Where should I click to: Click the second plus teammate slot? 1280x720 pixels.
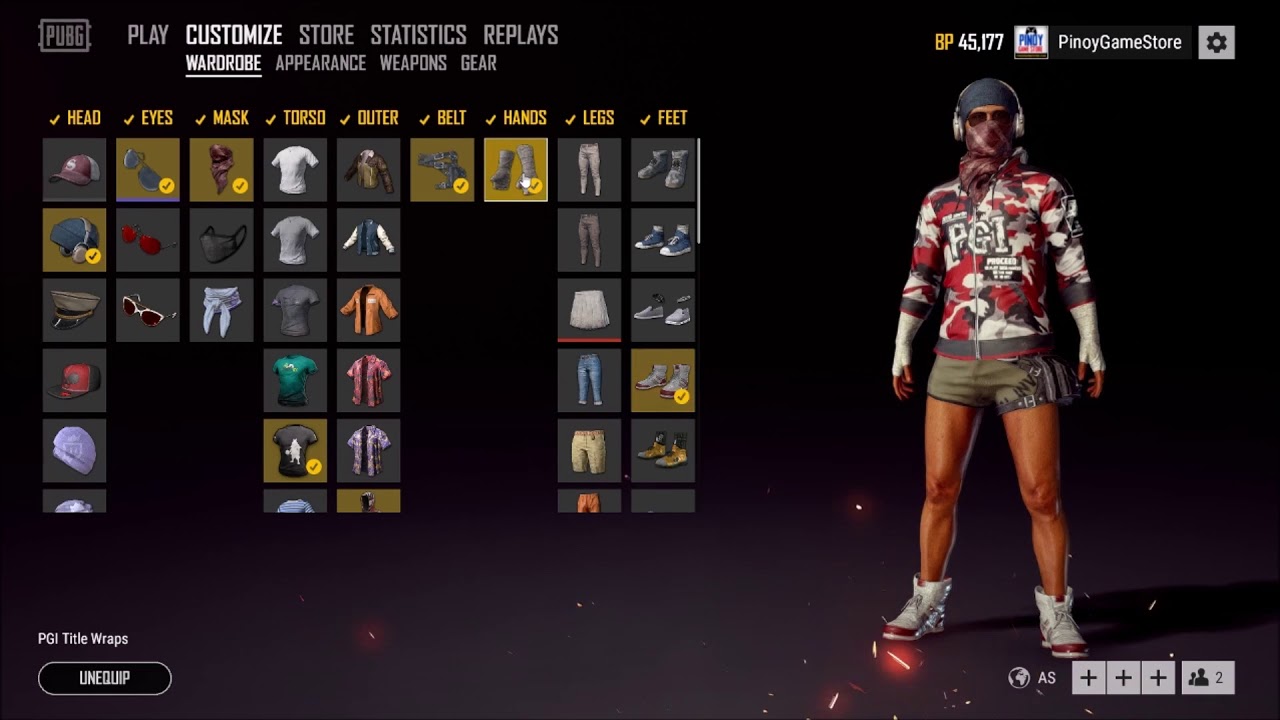(1123, 677)
